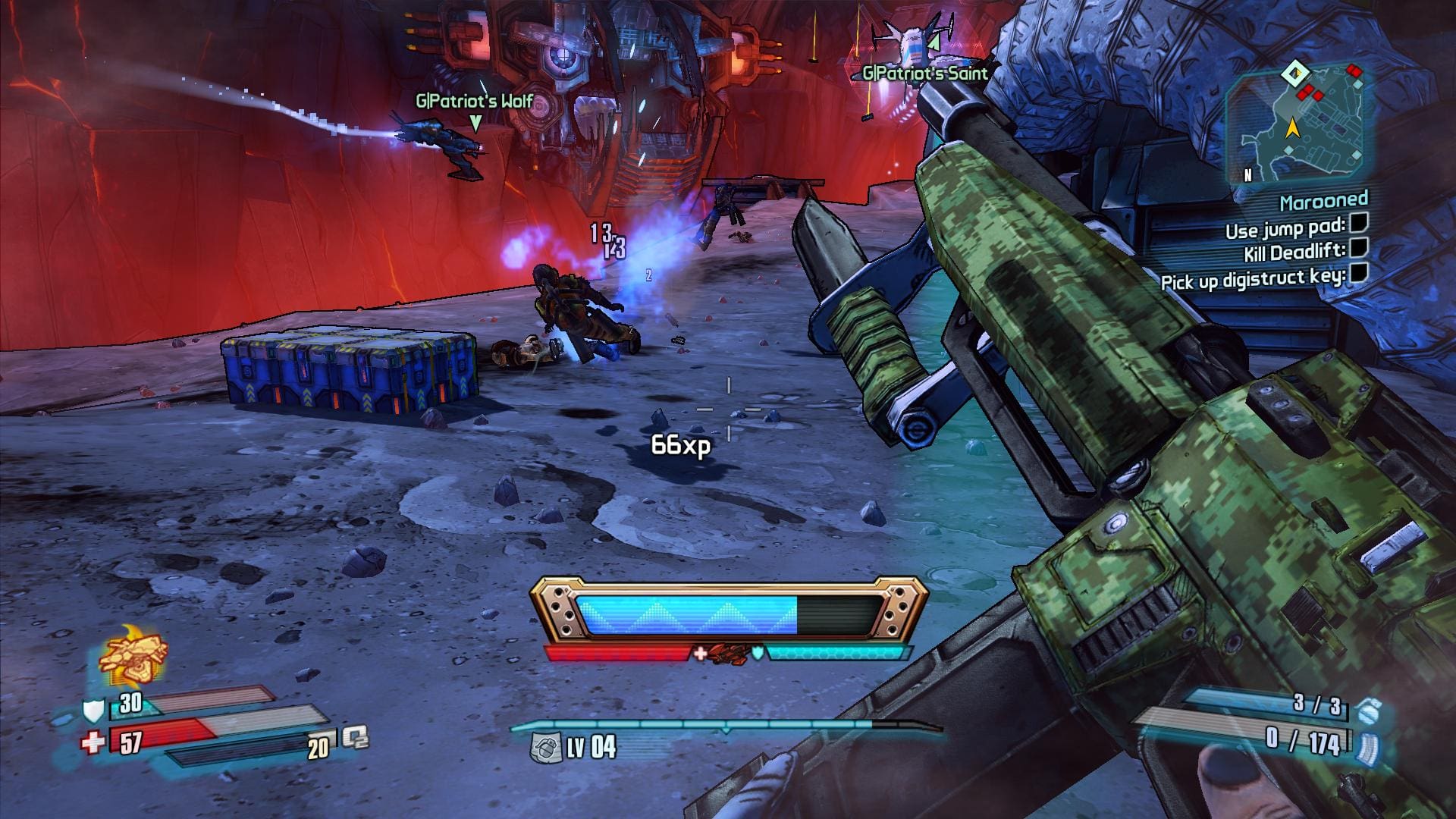Viewport: 1456px width, 819px height.
Task: Click the shield icon beside 30
Action: (x=92, y=710)
